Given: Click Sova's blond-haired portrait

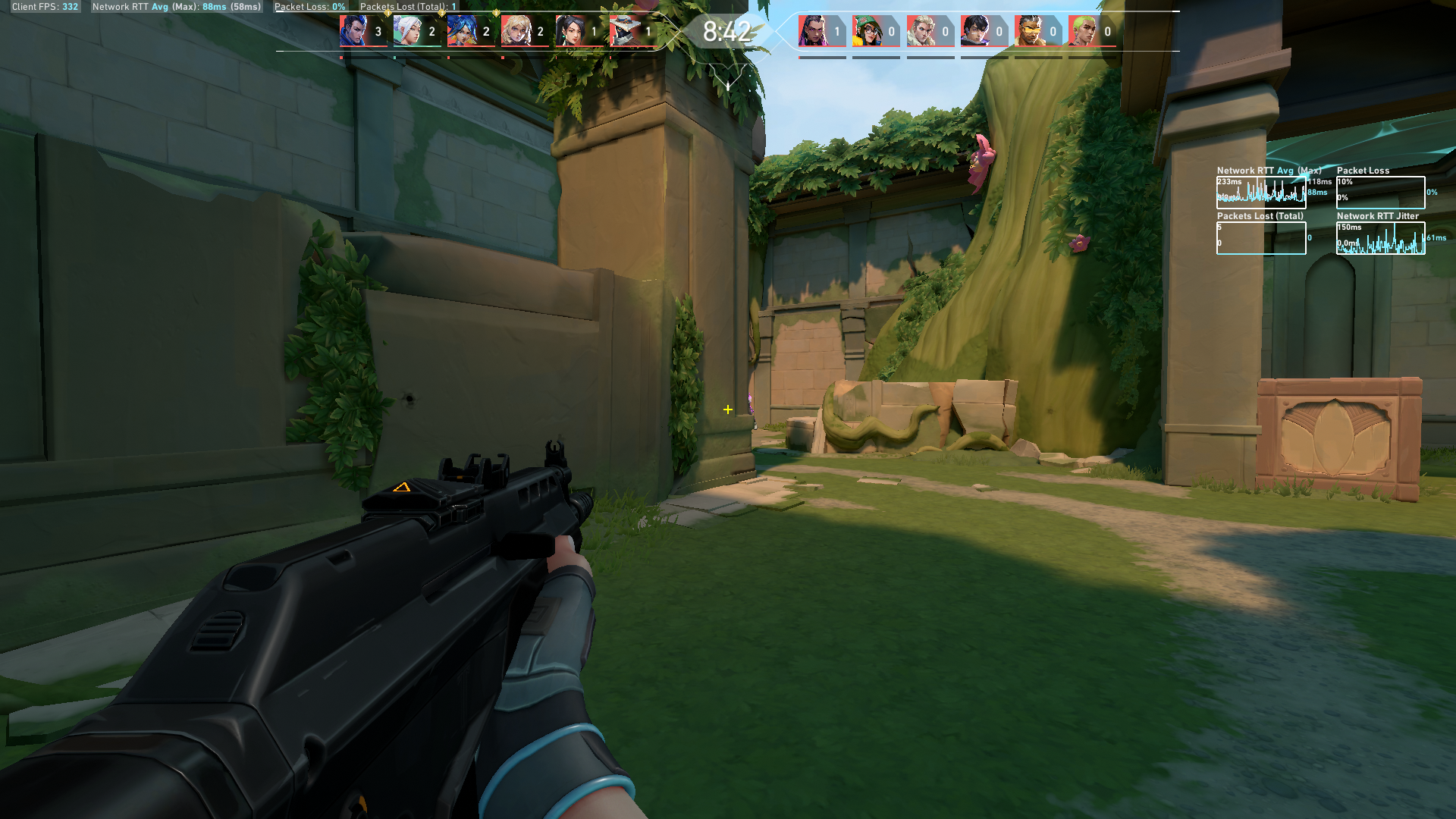Looking at the screenshot, I should point(921,31).
